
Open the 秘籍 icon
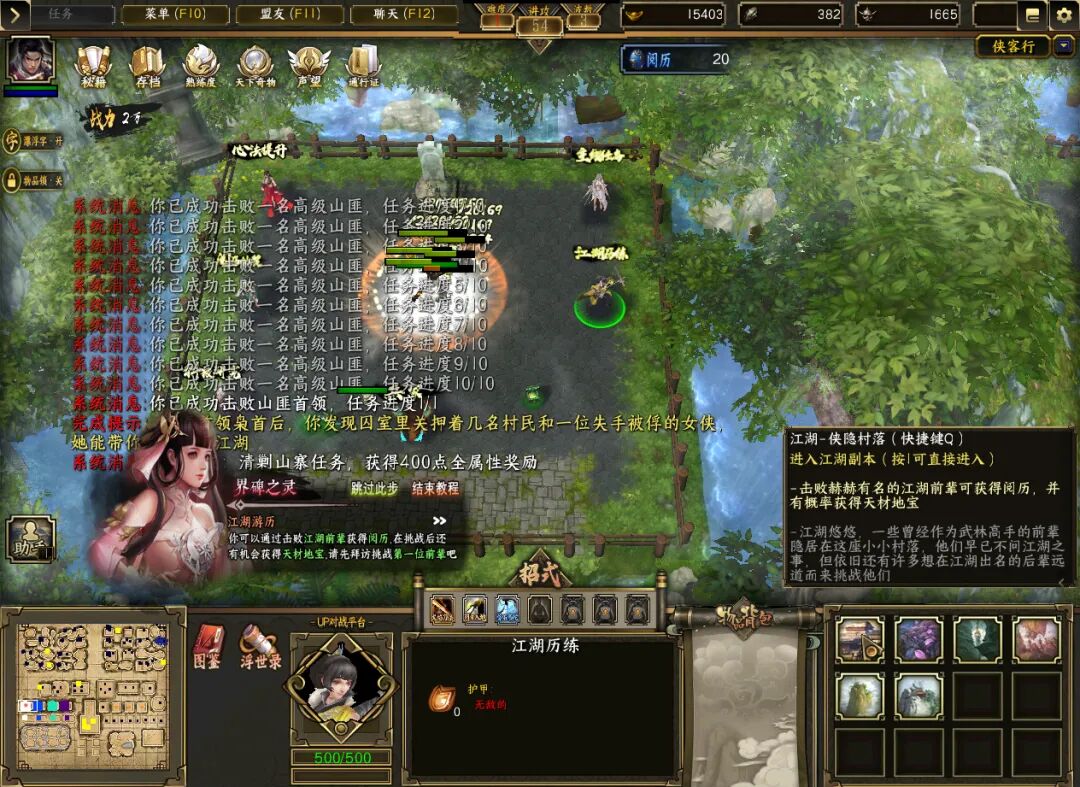coord(94,65)
